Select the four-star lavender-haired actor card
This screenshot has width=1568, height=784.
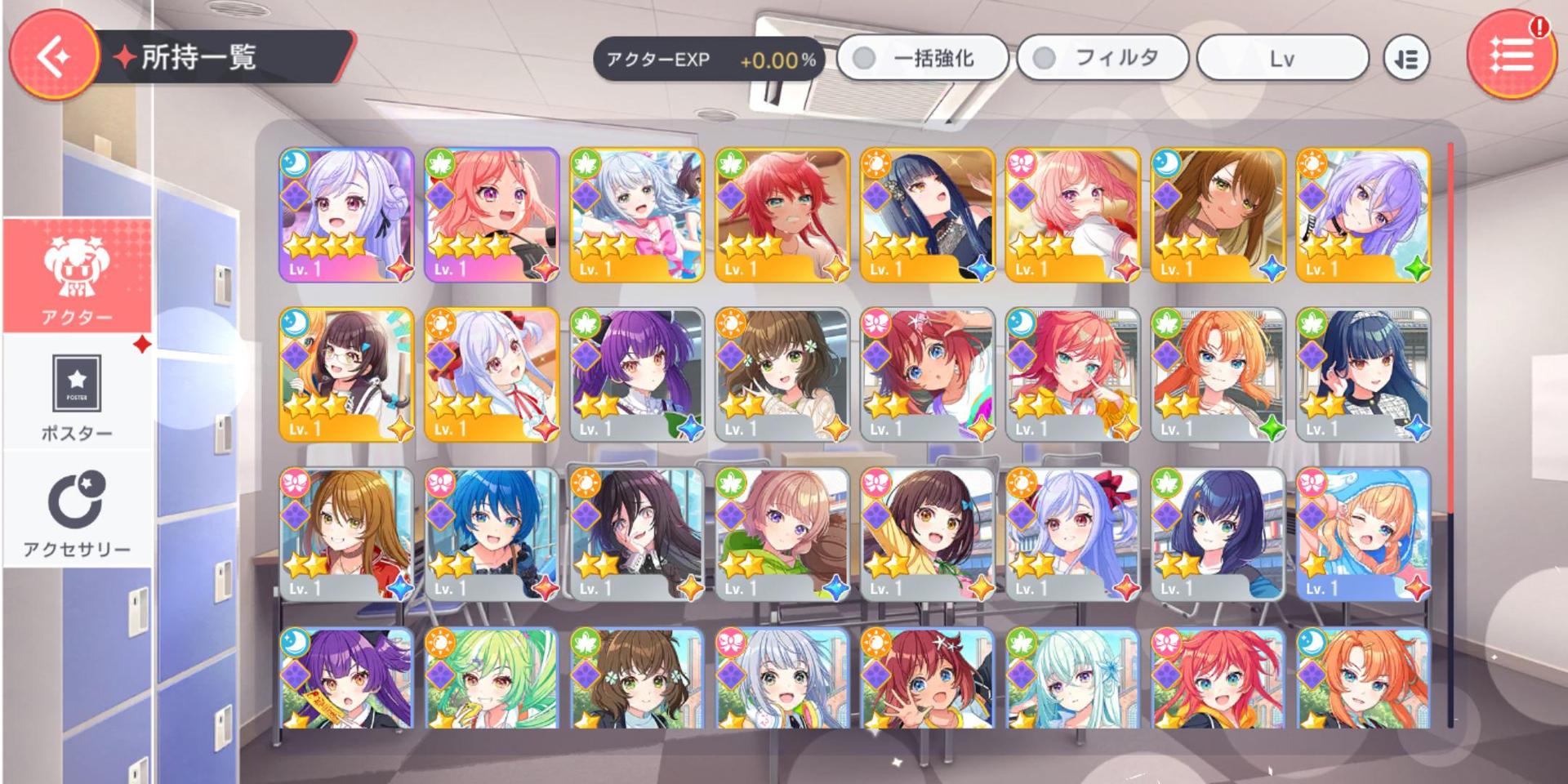(x=347, y=215)
